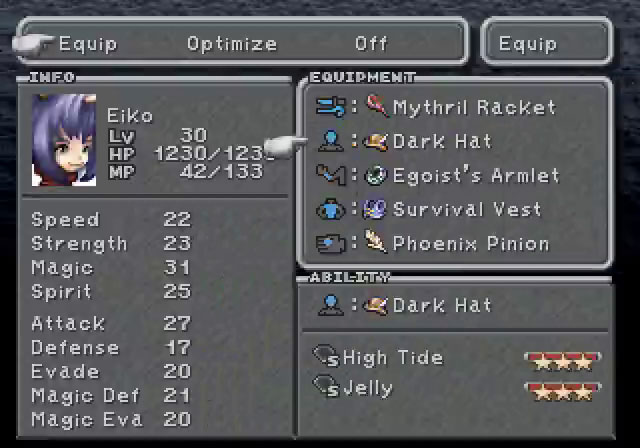Select the Off command
The image size is (640, 448).
pyautogui.click(x=371, y=44)
